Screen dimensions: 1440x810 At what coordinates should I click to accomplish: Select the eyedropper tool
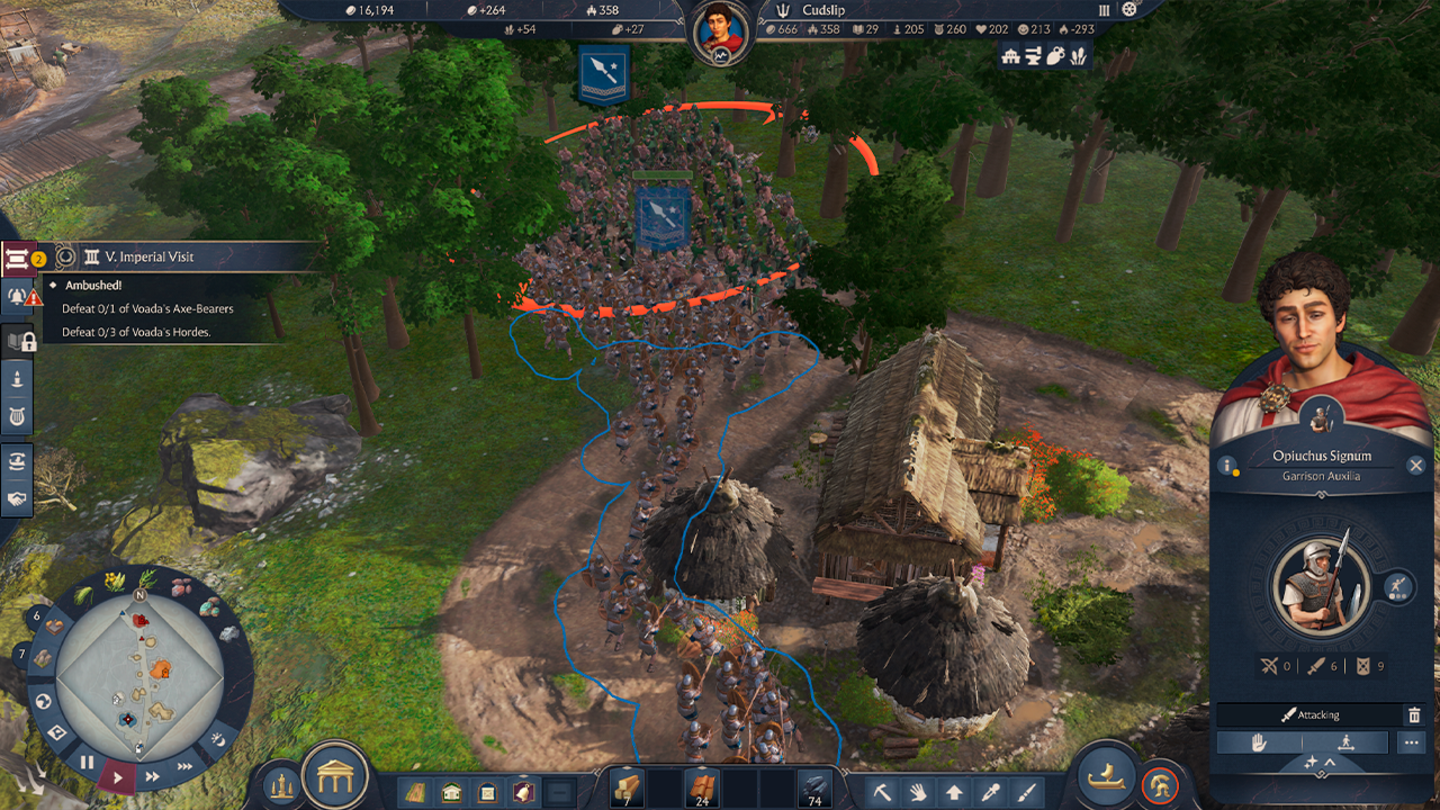(x=990, y=792)
